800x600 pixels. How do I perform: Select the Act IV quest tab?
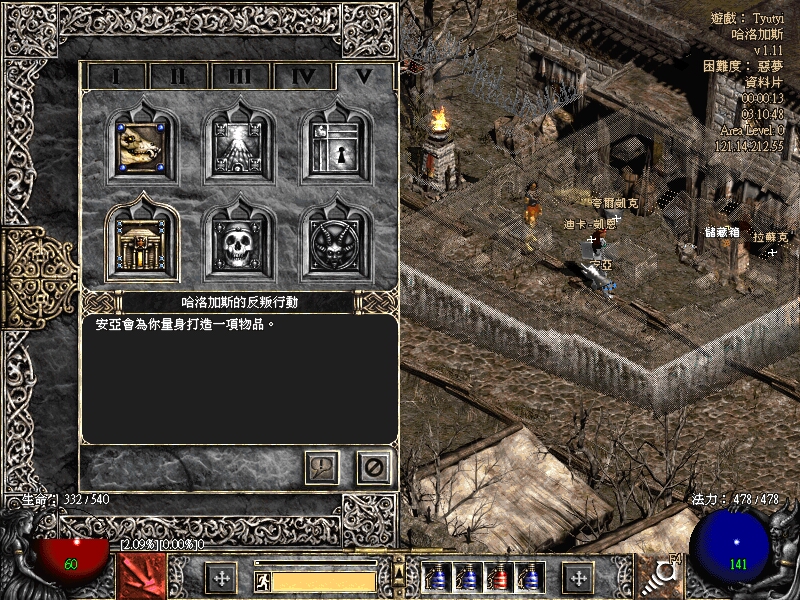pos(303,76)
